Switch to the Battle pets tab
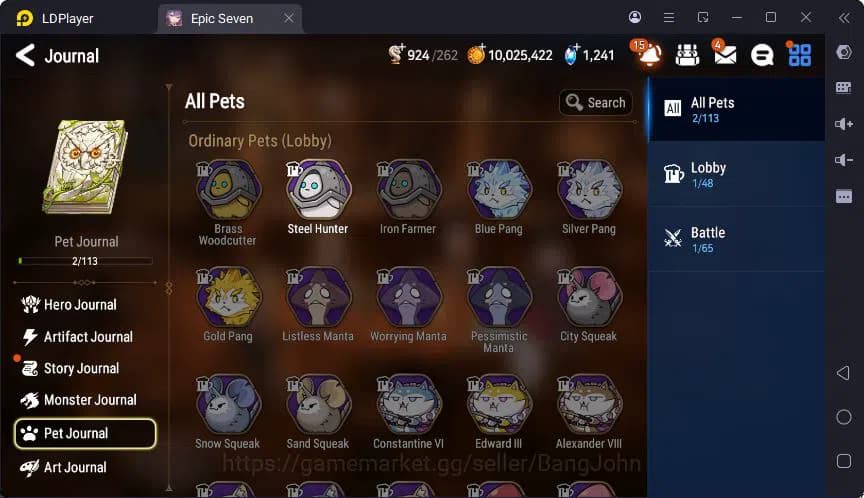Image resolution: width=864 pixels, height=498 pixels. 736,238
